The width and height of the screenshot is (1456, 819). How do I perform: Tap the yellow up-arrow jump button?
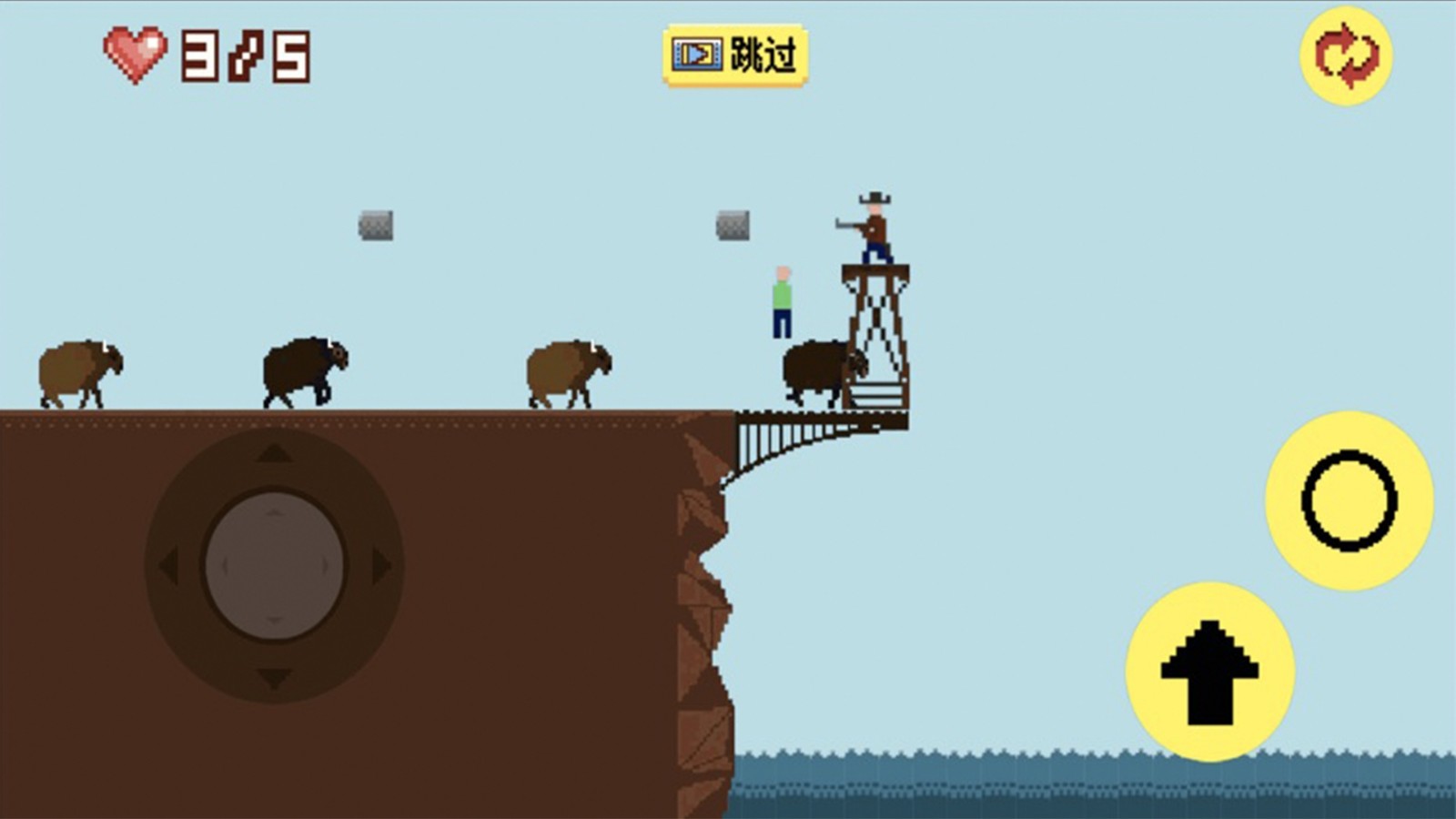click(x=1209, y=672)
